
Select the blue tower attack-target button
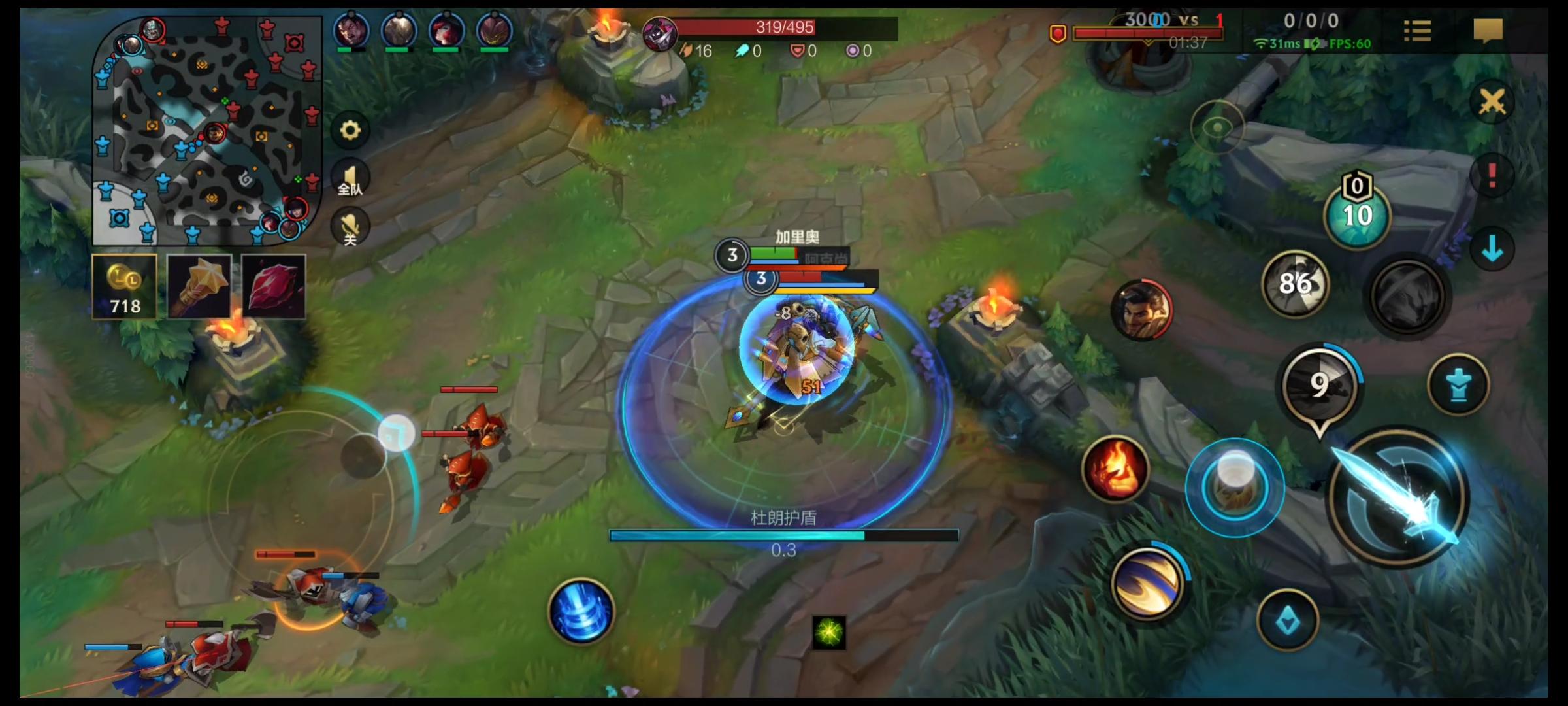click(x=1458, y=385)
